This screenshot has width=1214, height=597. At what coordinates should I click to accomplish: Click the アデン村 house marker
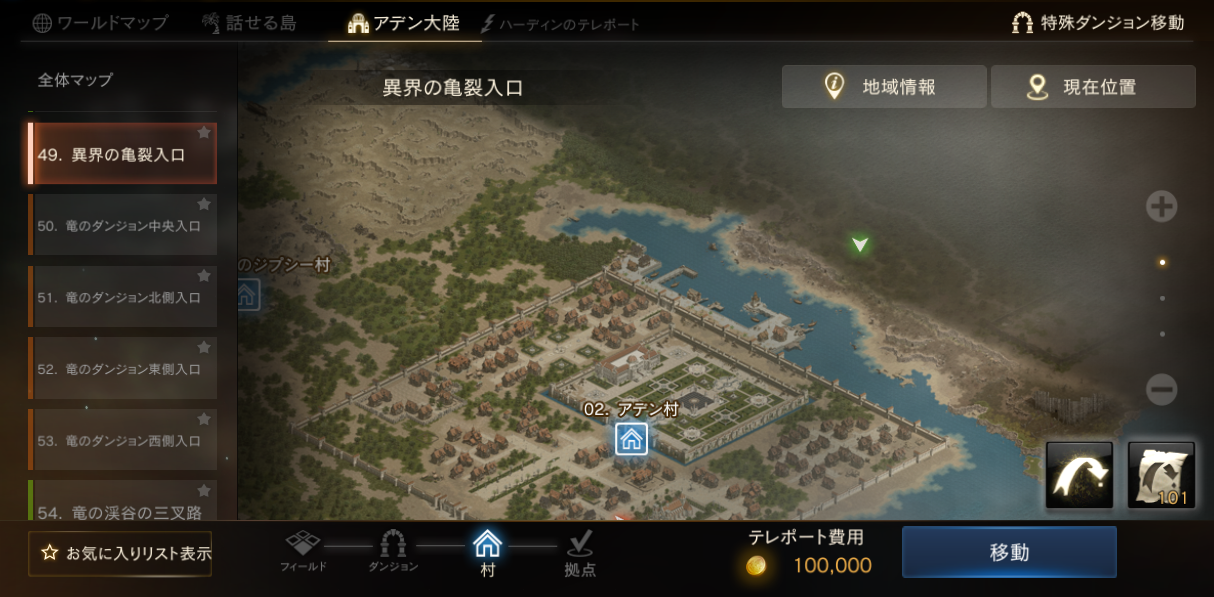631,439
